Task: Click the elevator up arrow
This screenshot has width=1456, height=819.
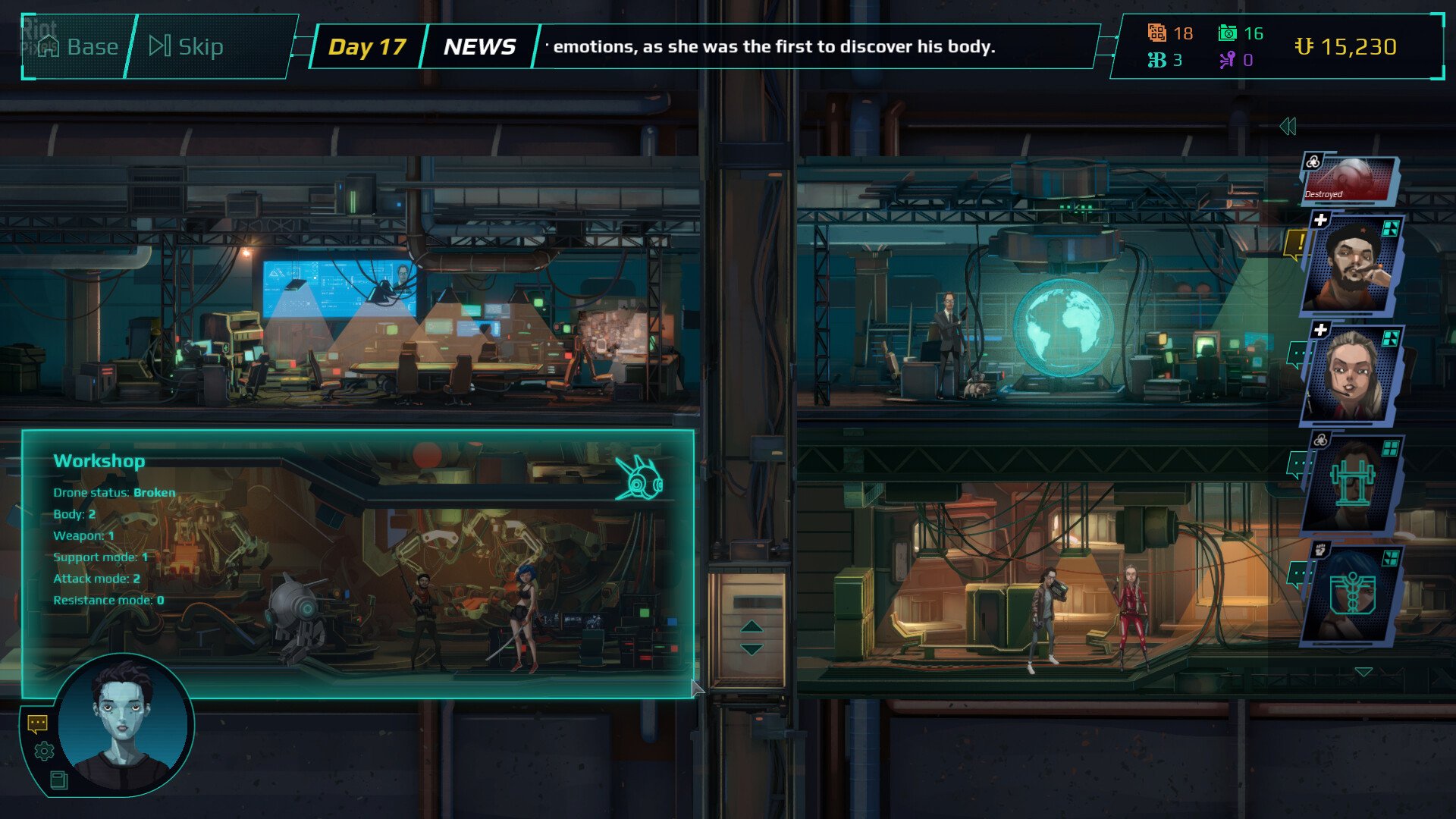Action: (751, 626)
